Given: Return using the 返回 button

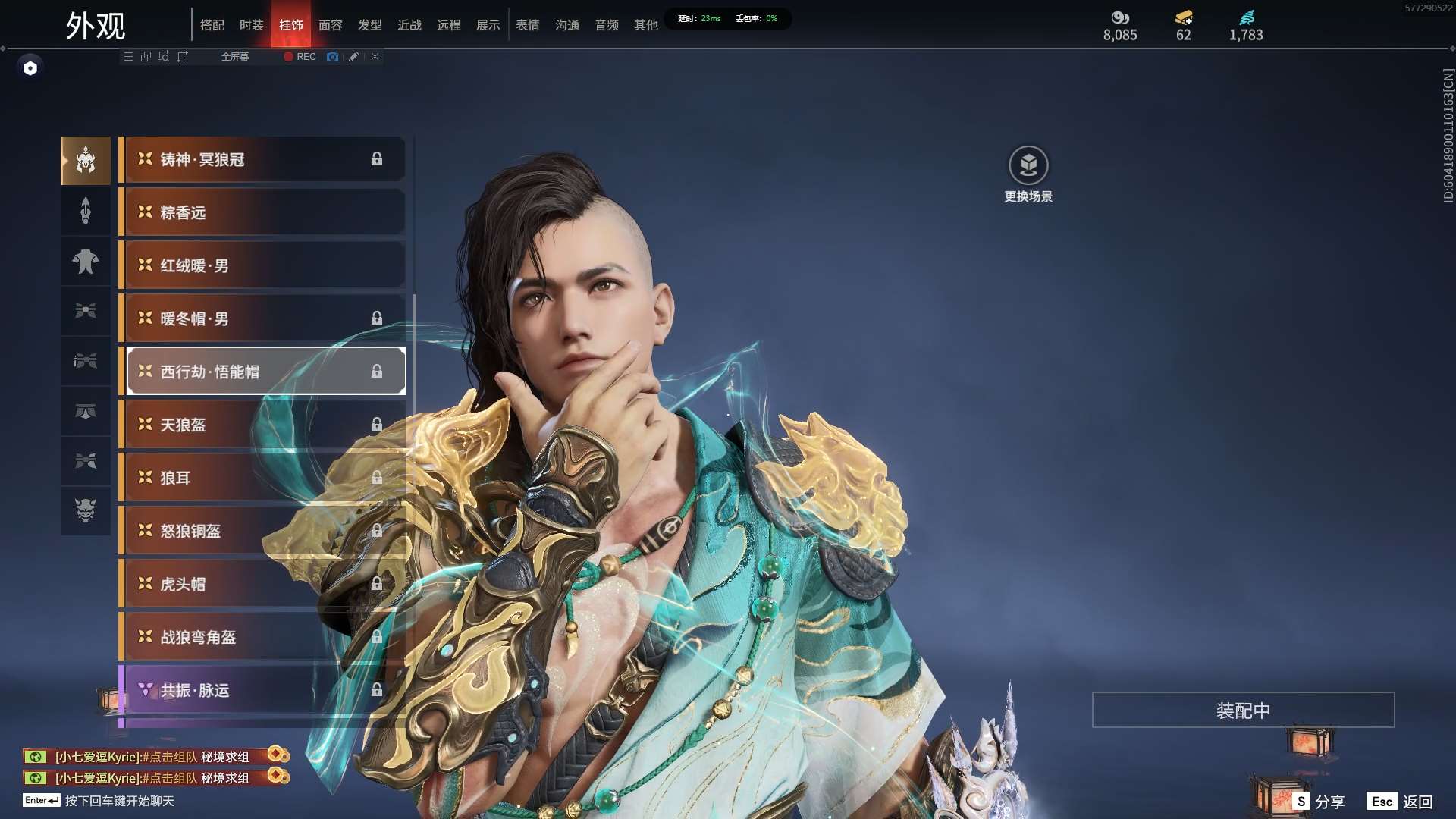Looking at the screenshot, I should pyautogui.click(x=1401, y=802).
